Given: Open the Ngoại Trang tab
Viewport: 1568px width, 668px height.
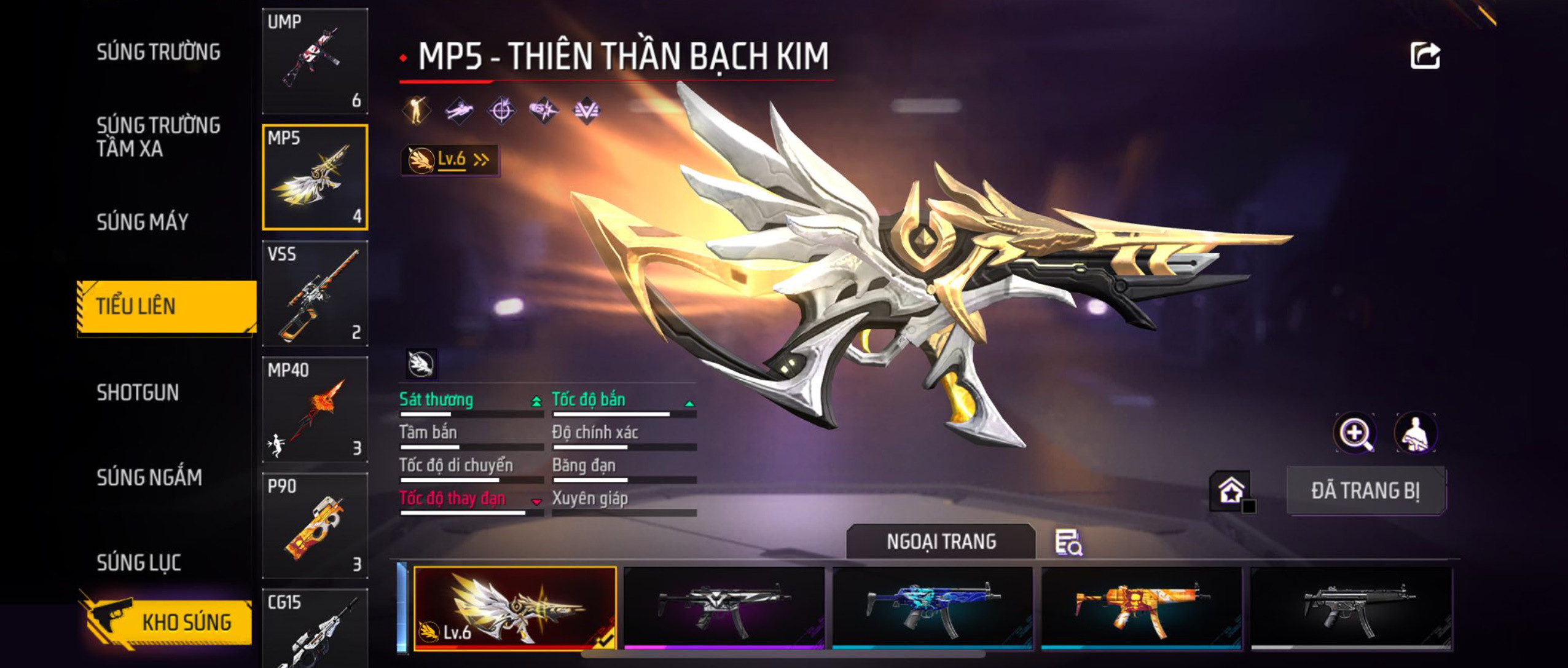Looking at the screenshot, I should point(941,541).
